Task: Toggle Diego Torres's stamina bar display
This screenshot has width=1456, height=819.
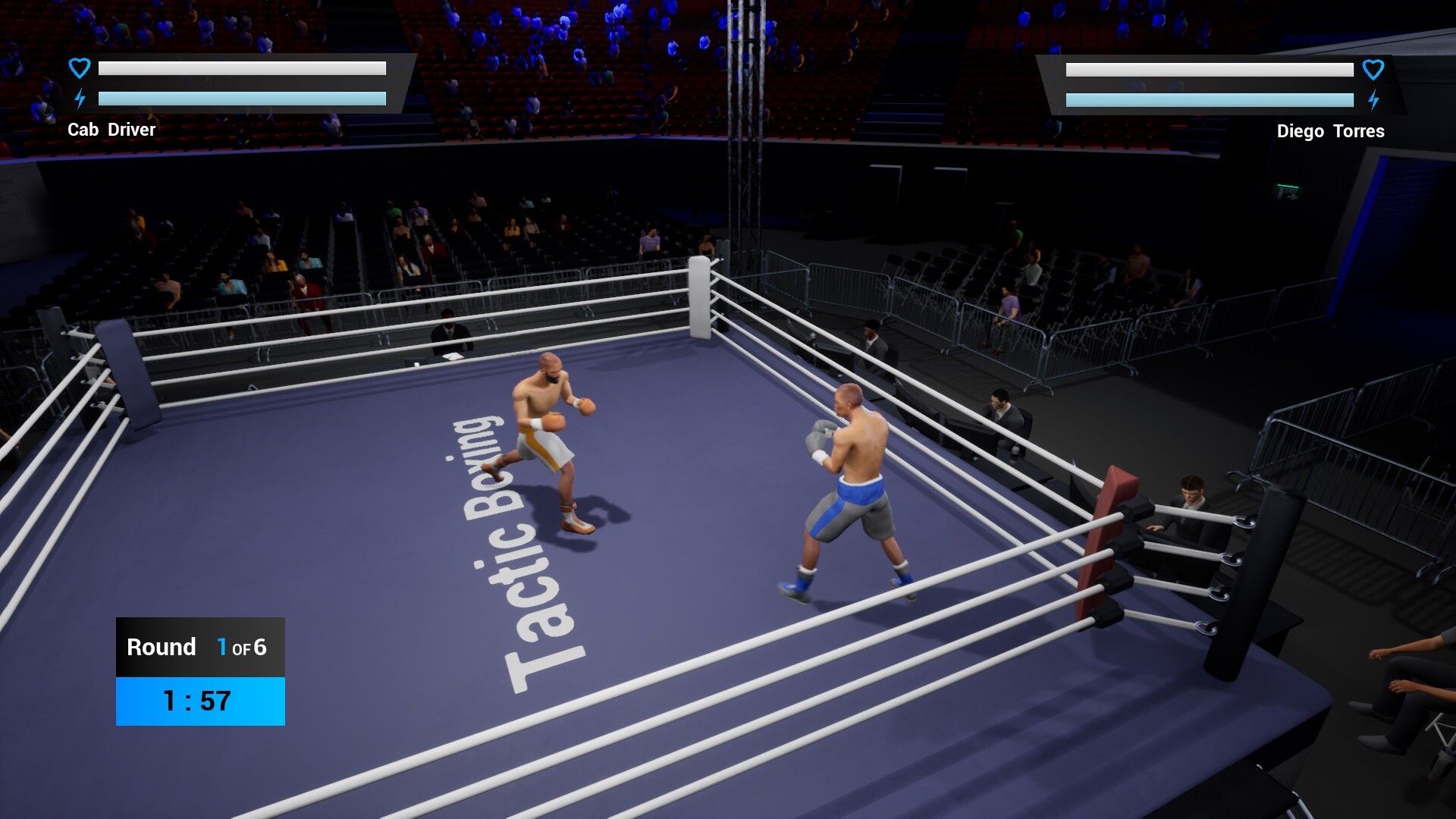Action: point(1210,99)
